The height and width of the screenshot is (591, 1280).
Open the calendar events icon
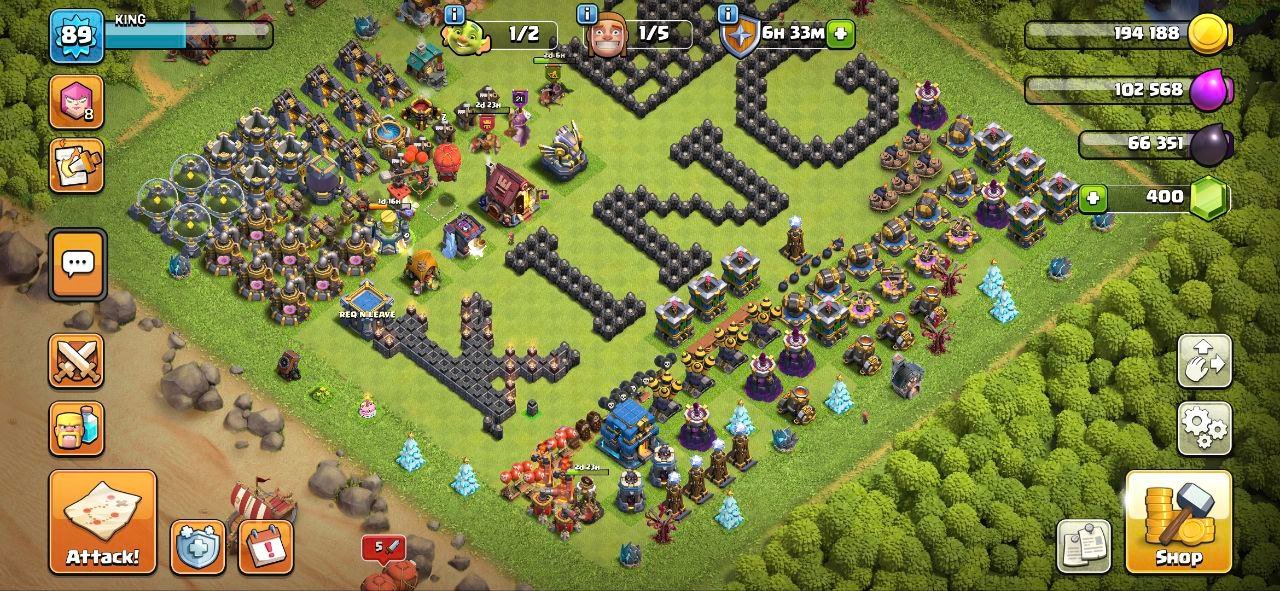click(266, 547)
